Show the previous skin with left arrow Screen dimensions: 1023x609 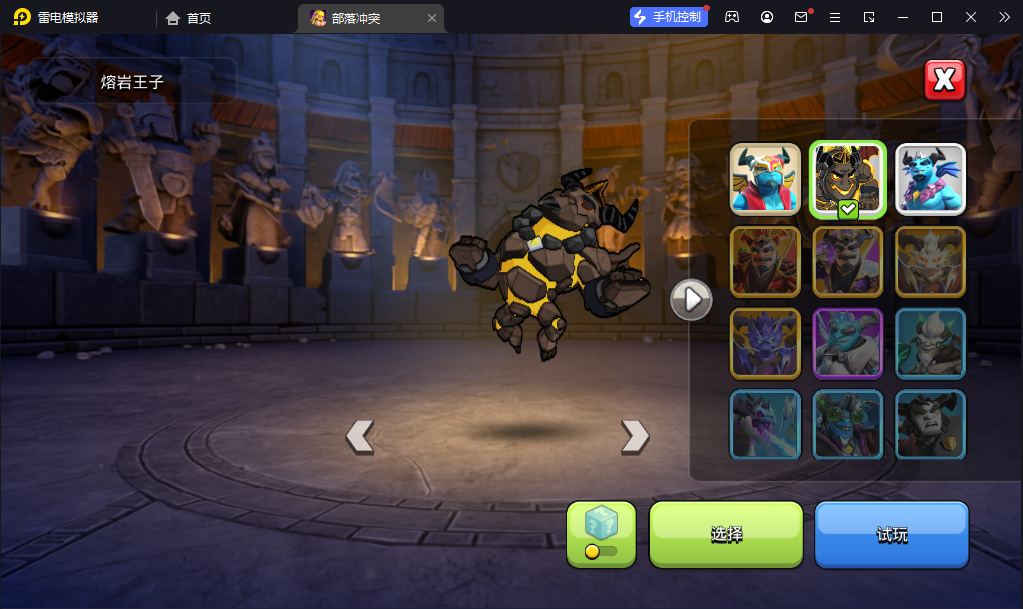(x=360, y=436)
